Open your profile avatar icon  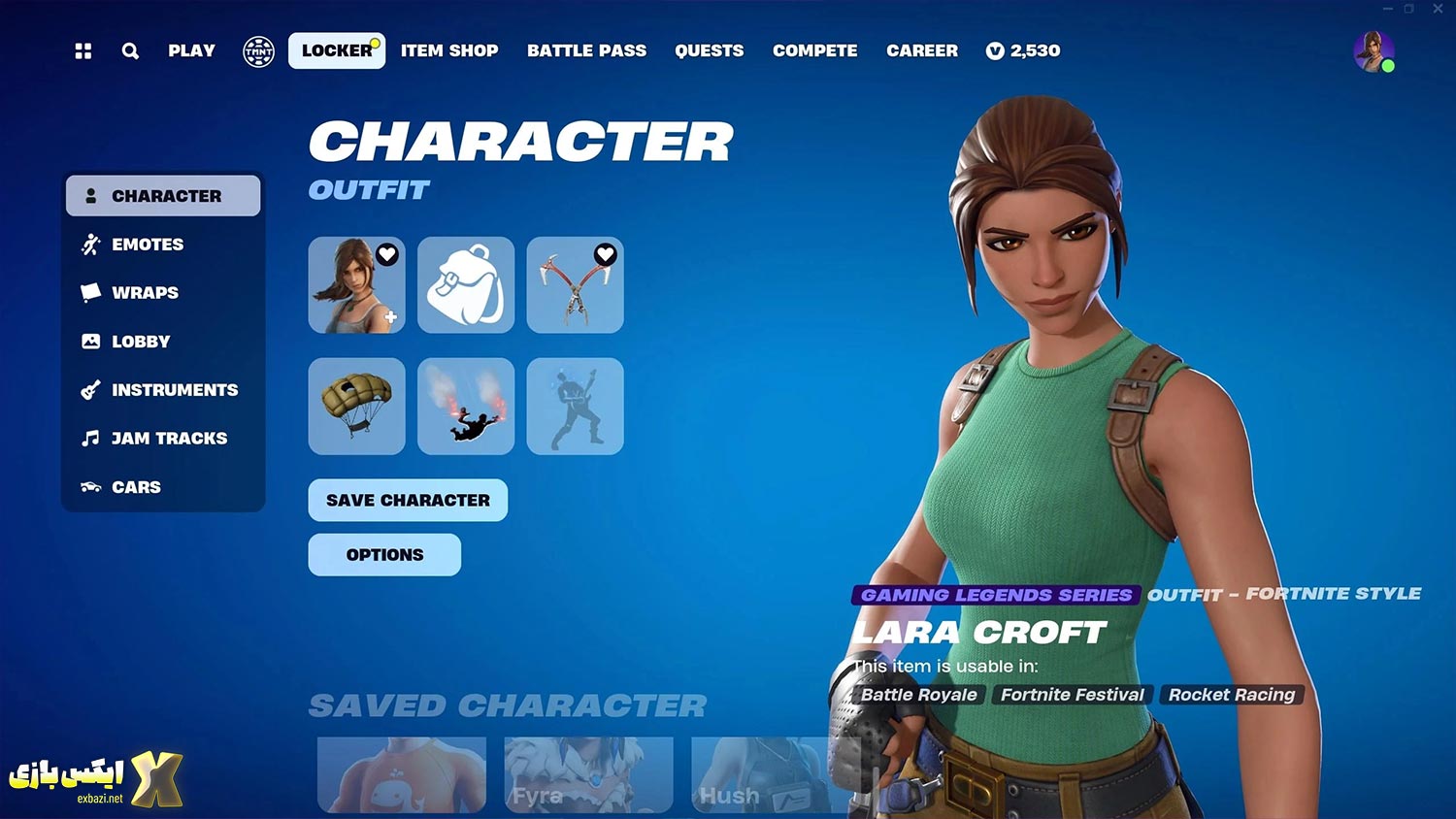coord(1373,51)
